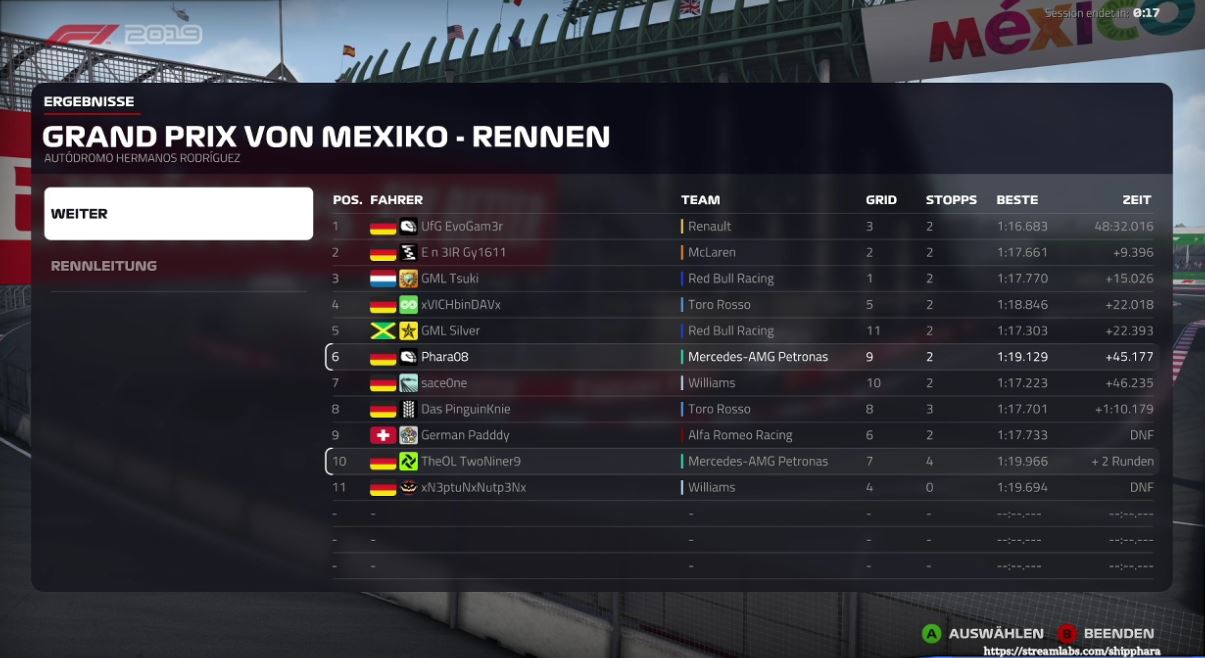Select the Das PinguinKnie row
The height and width of the screenshot is (658, 1205).
pos(742,409)
